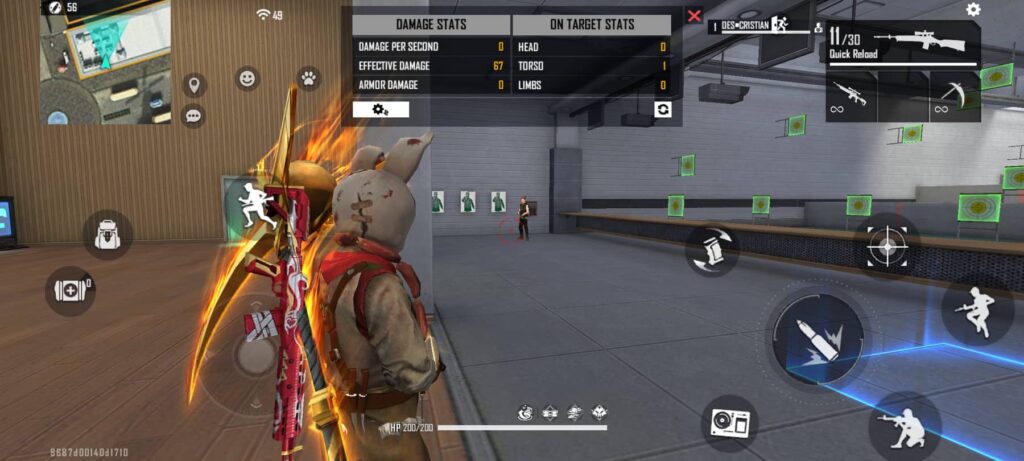Equip the melee scythe slot
Viewport: 1024px width, 461px height.
pyautogui.click(x=954, y=97)
